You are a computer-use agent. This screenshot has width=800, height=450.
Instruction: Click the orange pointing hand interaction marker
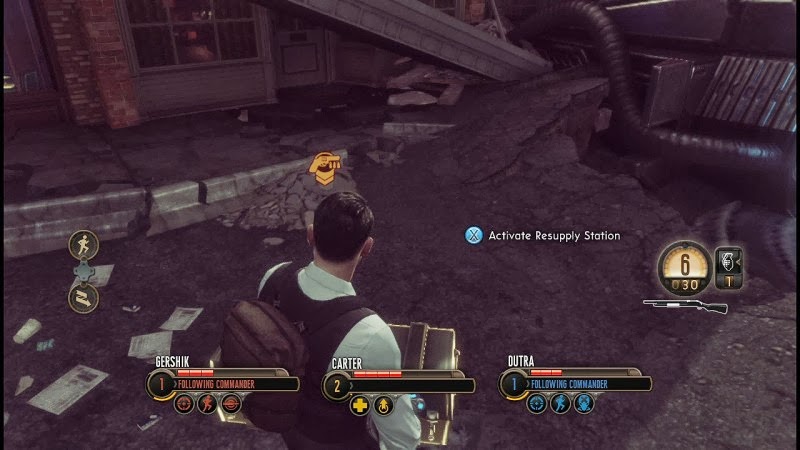(x=324, y=168)
